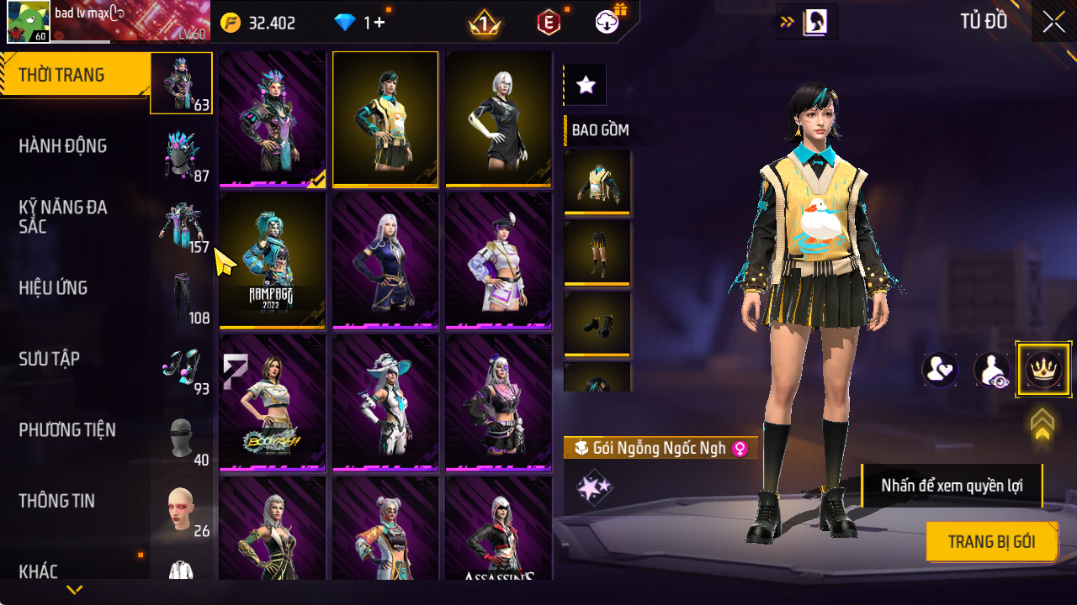Viewport: 1077px width, 605px height.
Task: Click the star favorite icon
Action: [586, 86]
